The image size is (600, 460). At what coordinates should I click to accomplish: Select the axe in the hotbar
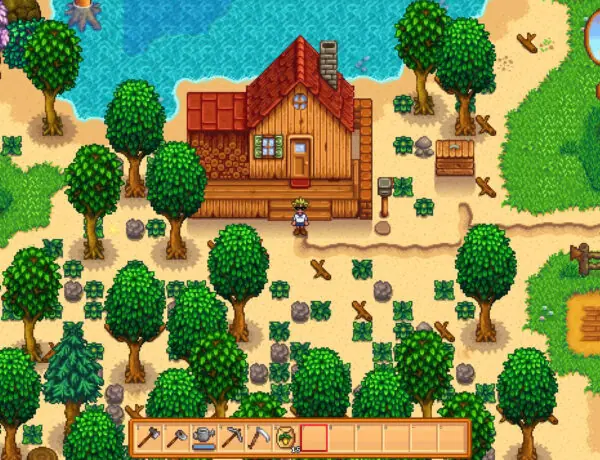coord(149,437)
